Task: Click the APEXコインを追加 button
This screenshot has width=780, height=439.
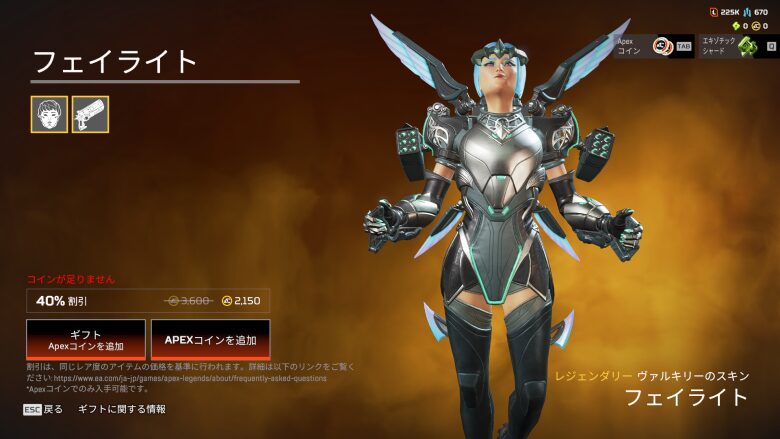Action: tap(210, 340)
